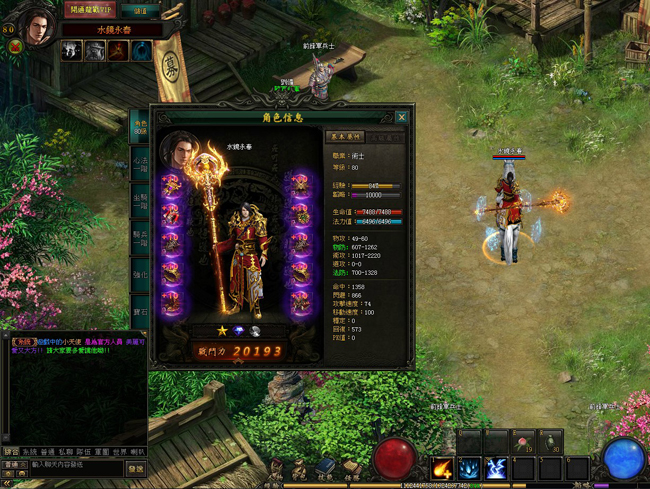Activate the fire skill on the hotbar
The height and width of the screenshot is (489, 650).
tap(442, 467)
